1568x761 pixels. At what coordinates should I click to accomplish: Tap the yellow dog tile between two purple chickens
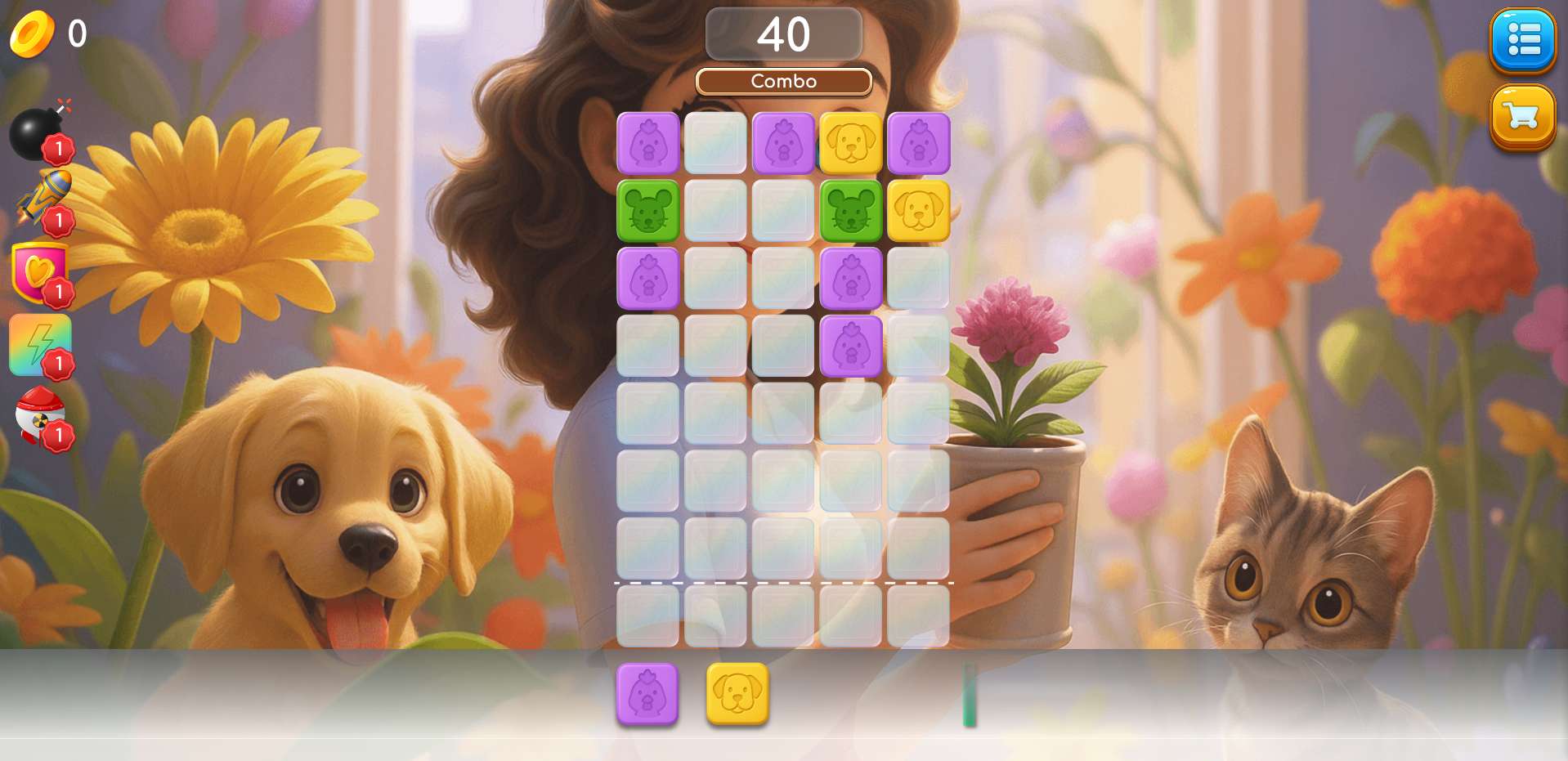[x=851, y=144]
